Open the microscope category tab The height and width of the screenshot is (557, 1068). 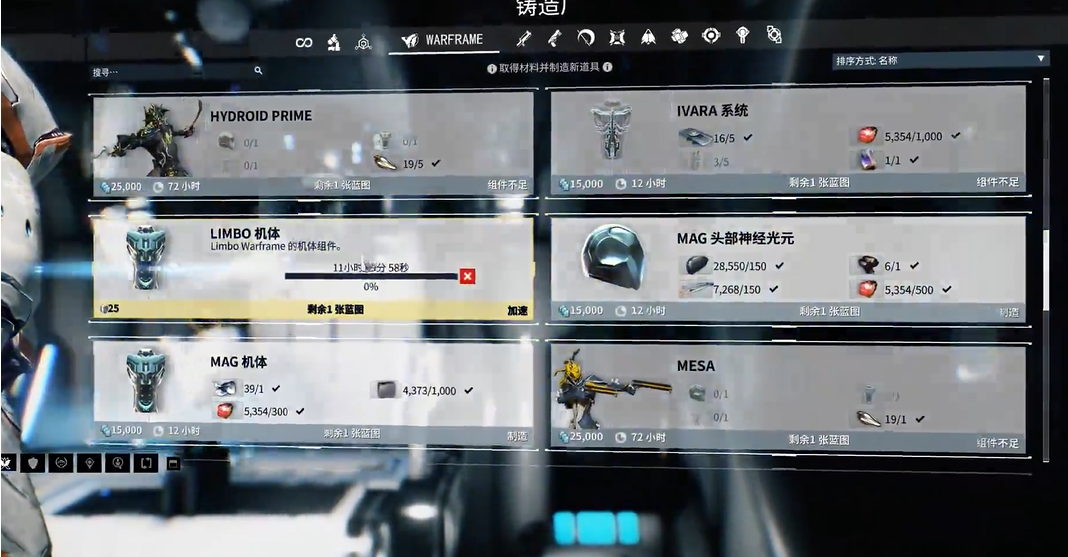click(x=334, y=42)
